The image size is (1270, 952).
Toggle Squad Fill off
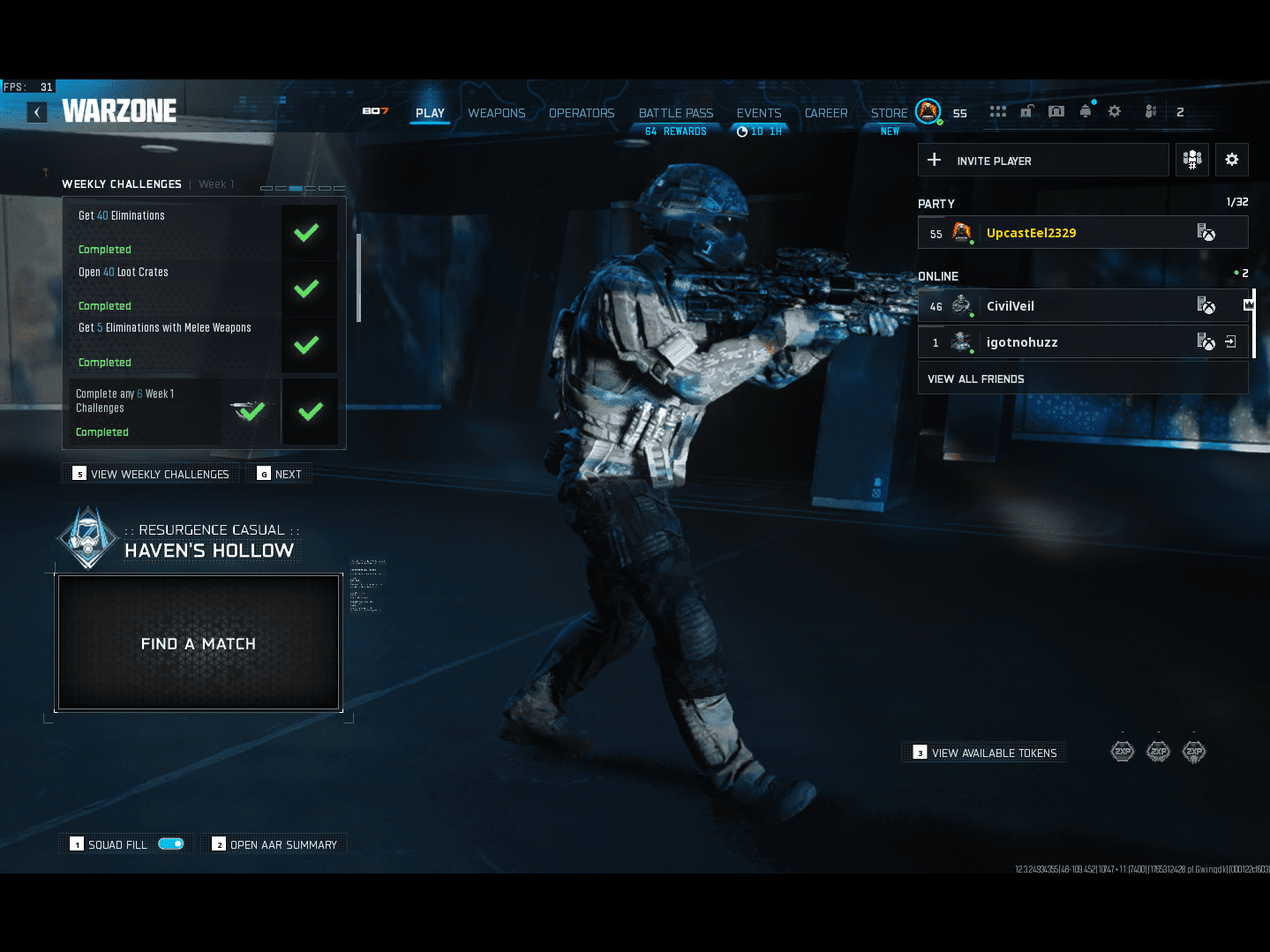point(173,843)
